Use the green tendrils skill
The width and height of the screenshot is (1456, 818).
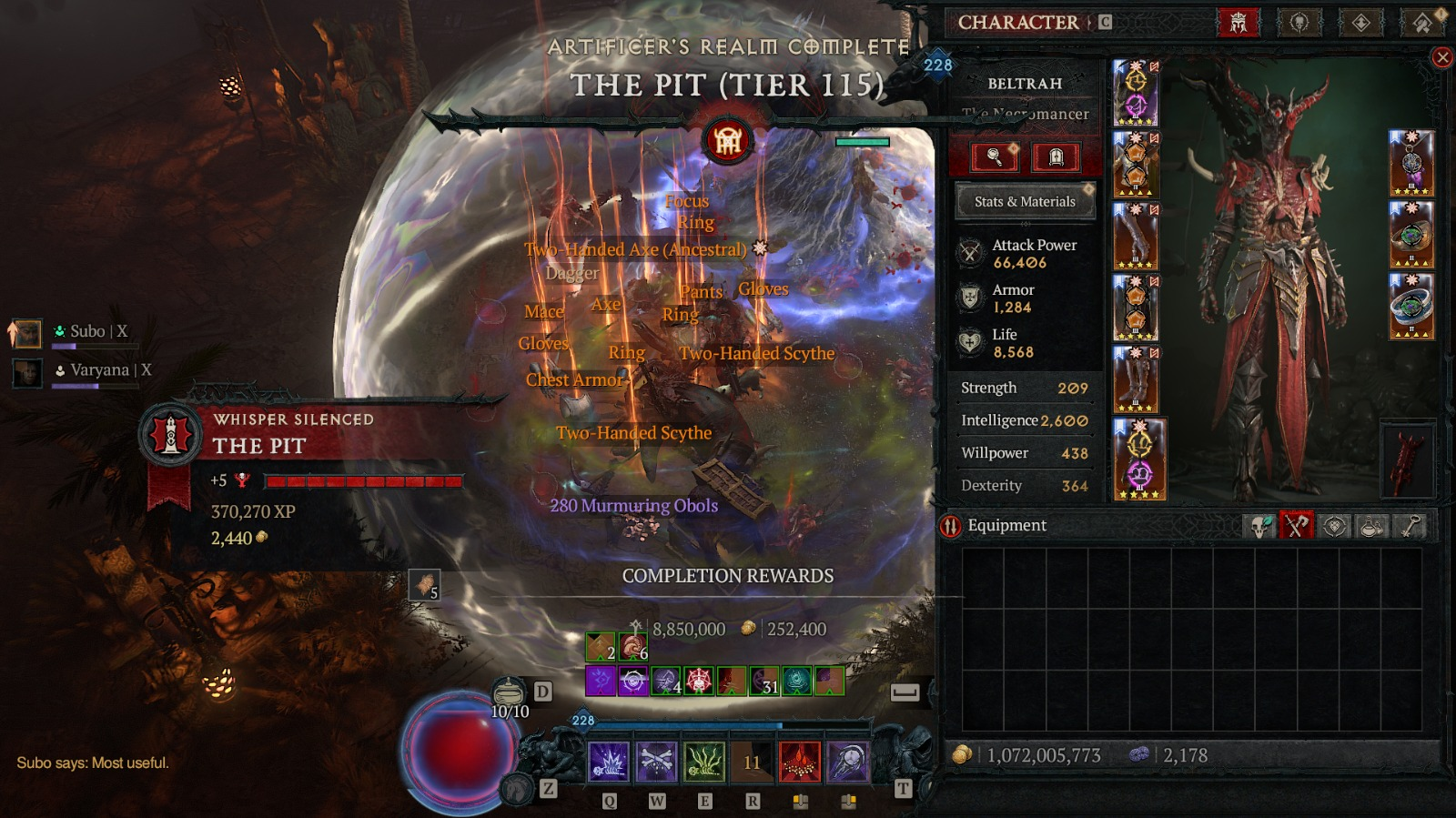(703, 762)
